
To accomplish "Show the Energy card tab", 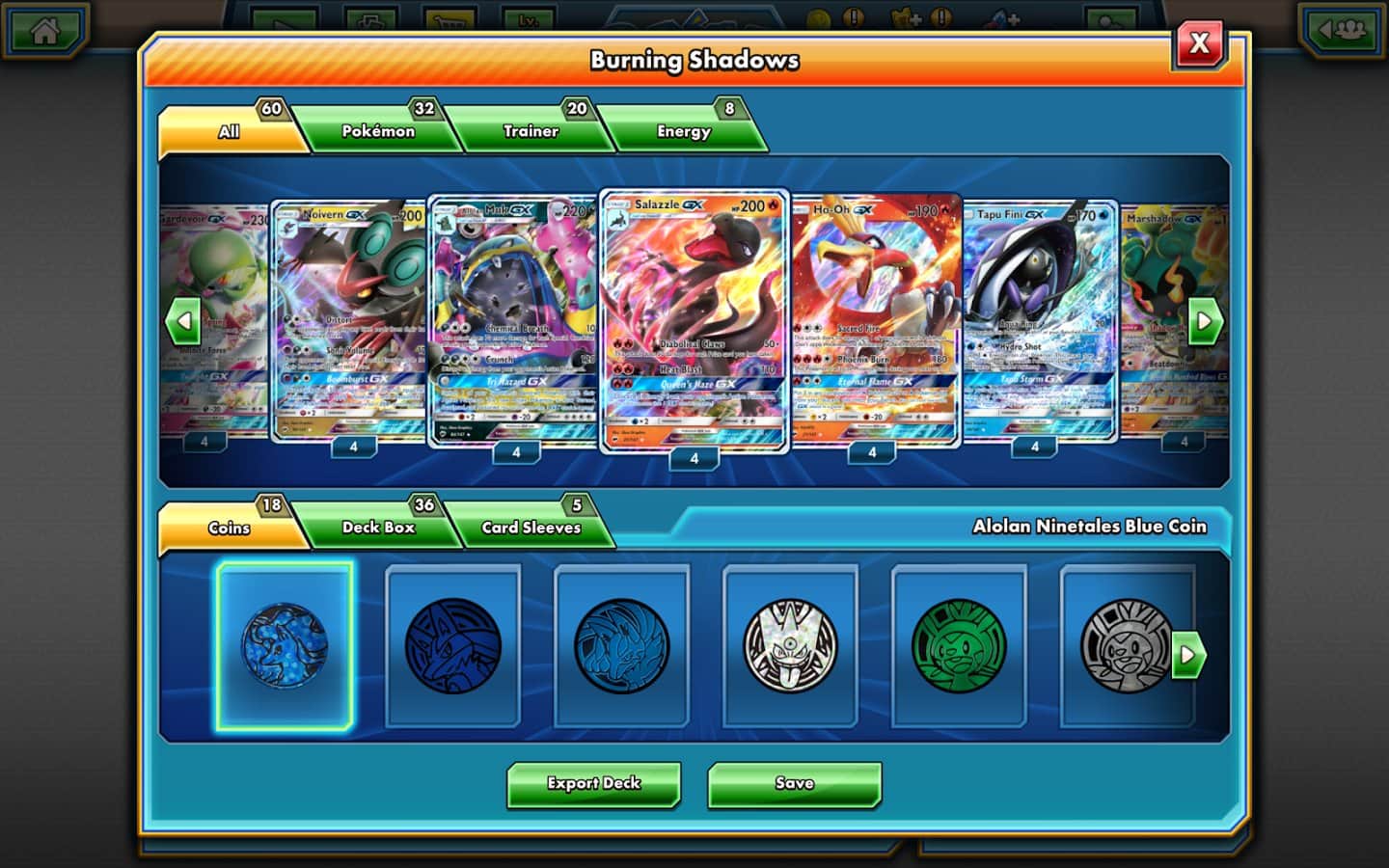I will pos(683,131).
